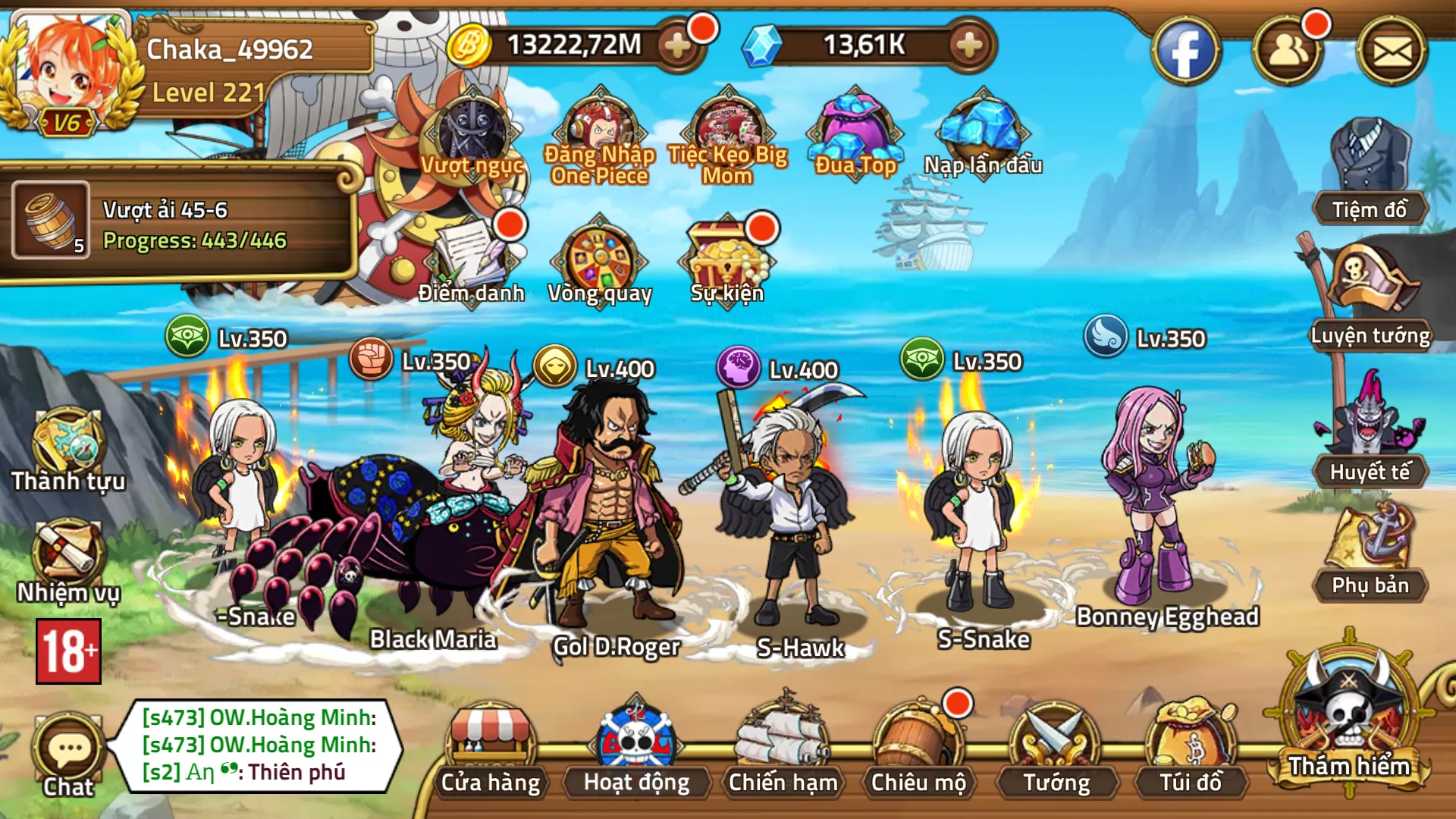1456x819 pixels.
Task: Open the Vượt ngục prison break event
Action: point(470,136)
